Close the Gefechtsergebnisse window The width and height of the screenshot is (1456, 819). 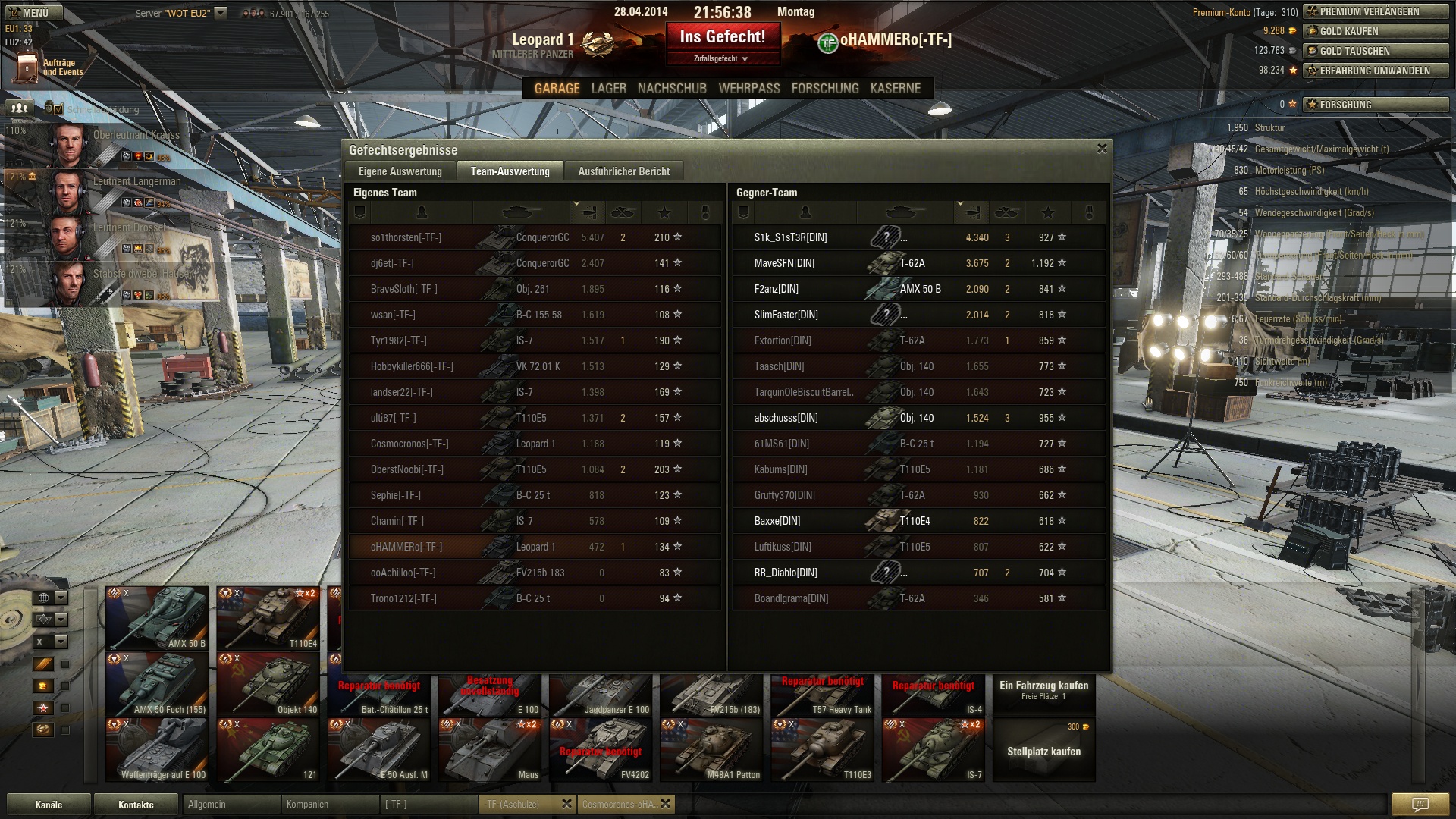(1102, 149)
